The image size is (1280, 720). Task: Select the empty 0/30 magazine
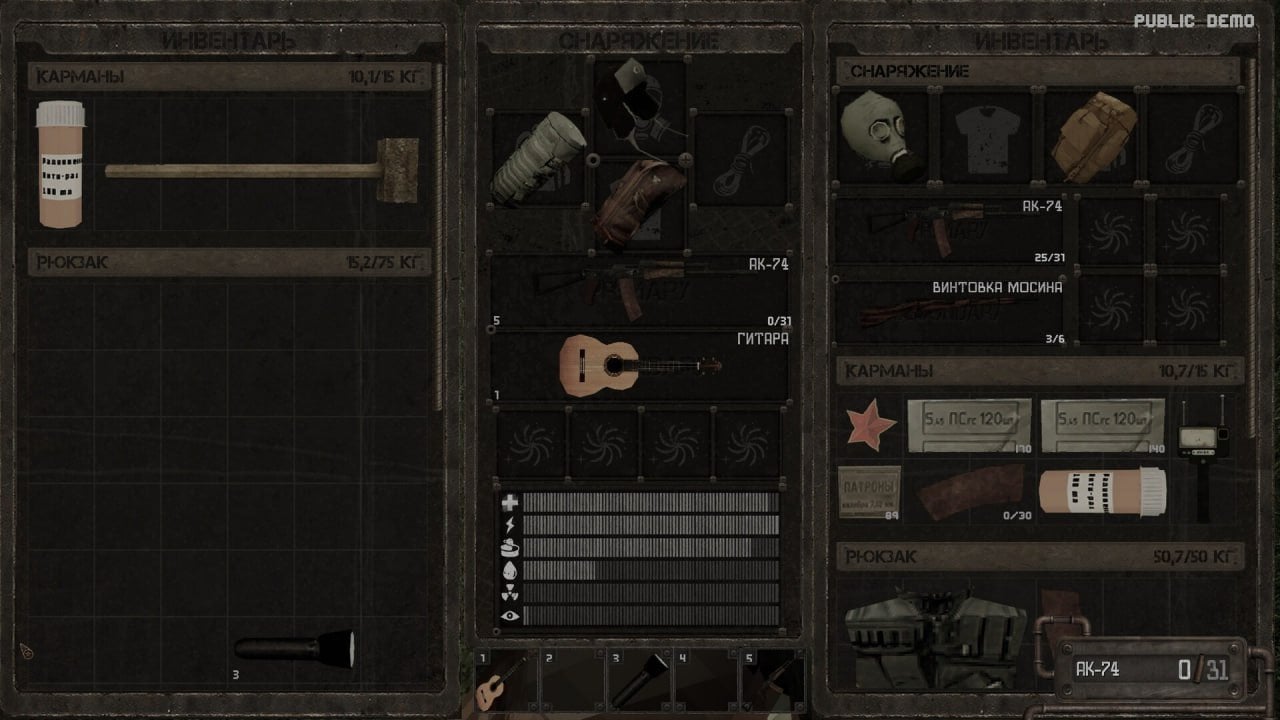pyautogui.click(x=970, y=490)
